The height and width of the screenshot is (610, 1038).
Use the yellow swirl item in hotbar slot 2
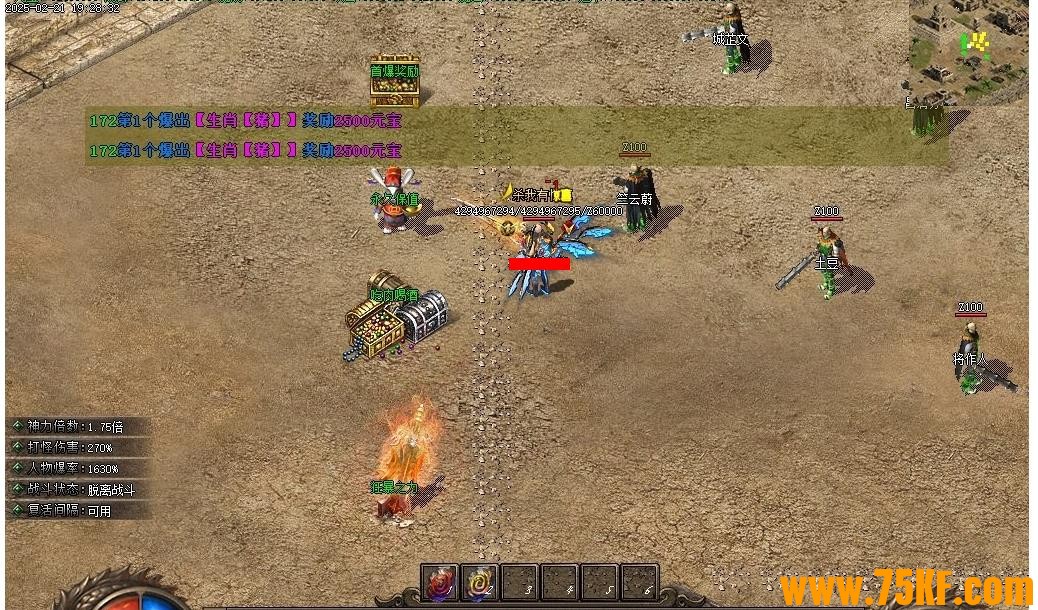coord(479,581)
